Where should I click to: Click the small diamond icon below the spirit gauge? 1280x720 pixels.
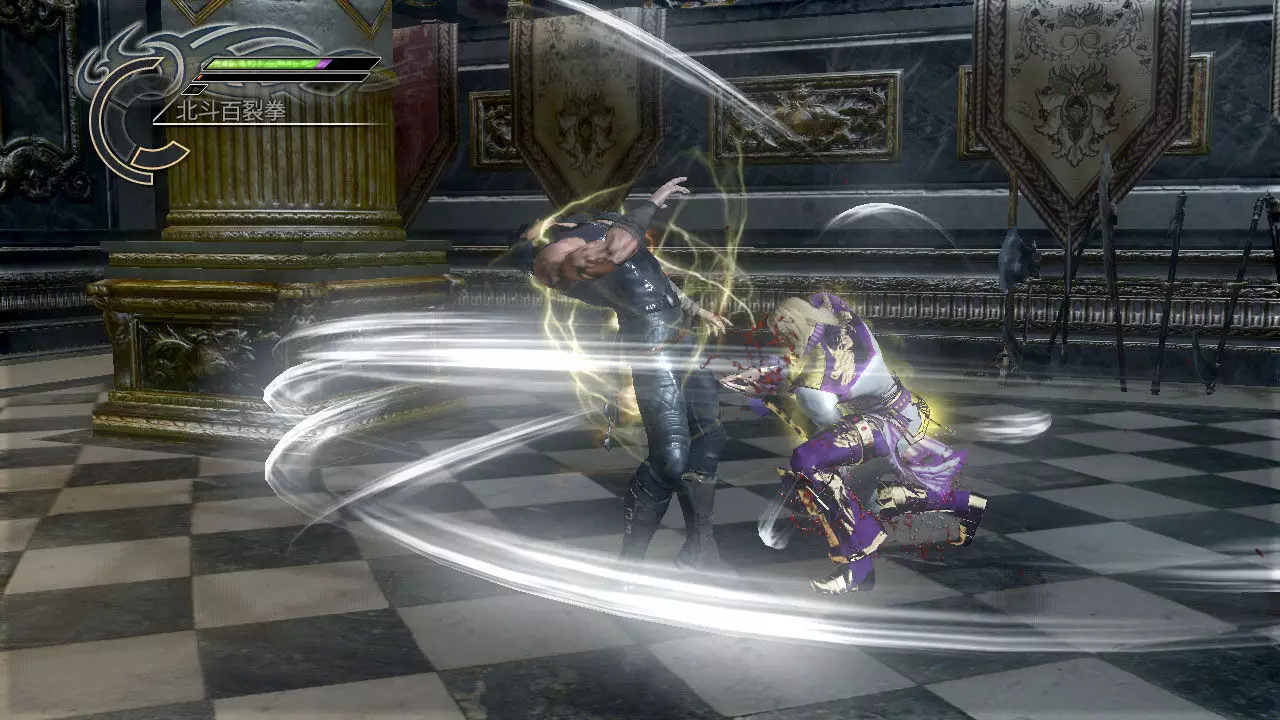tap(194, 89)
